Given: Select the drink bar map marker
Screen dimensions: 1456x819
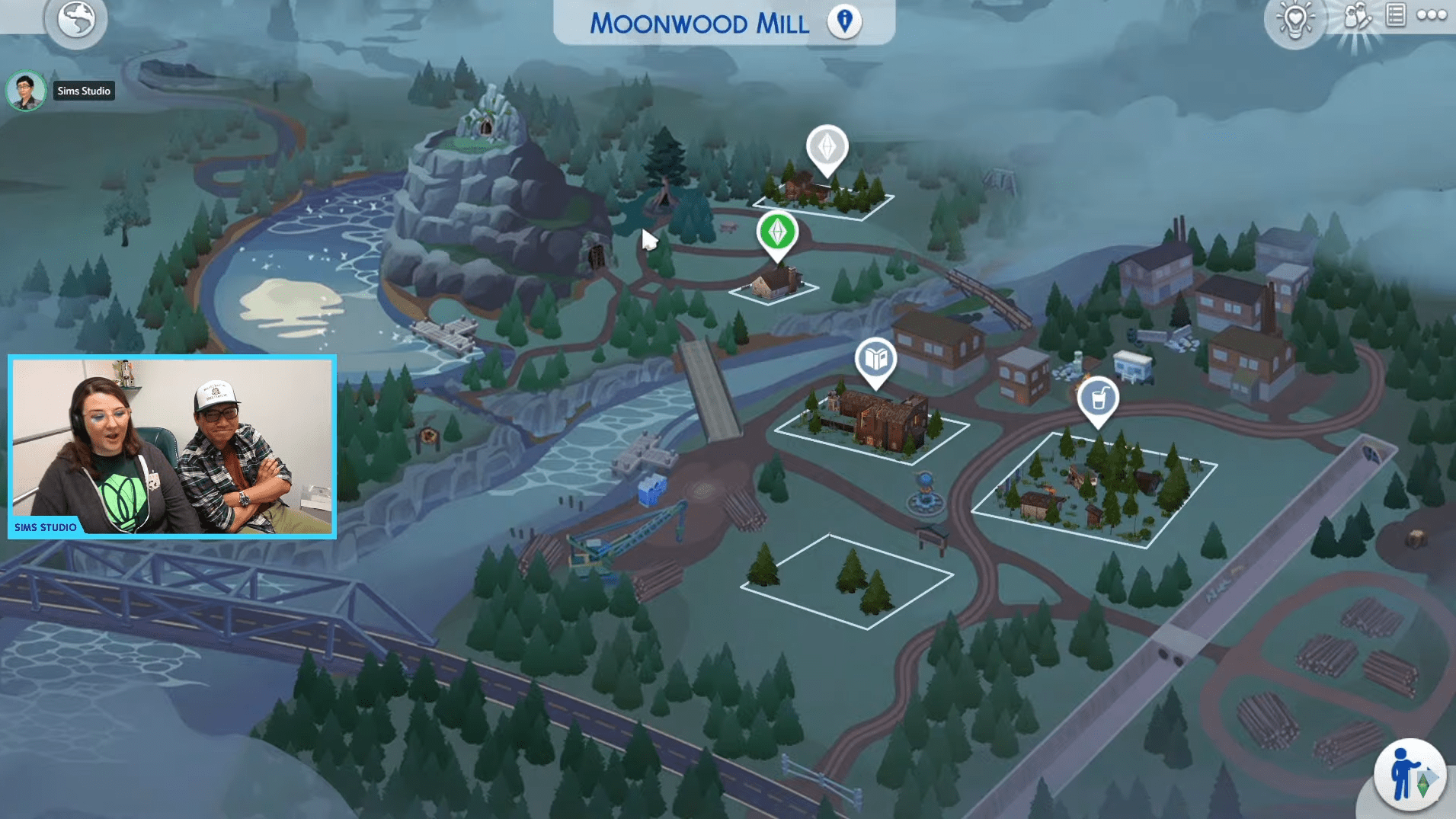Looking at the screenshot, I should click(1097, 398).
